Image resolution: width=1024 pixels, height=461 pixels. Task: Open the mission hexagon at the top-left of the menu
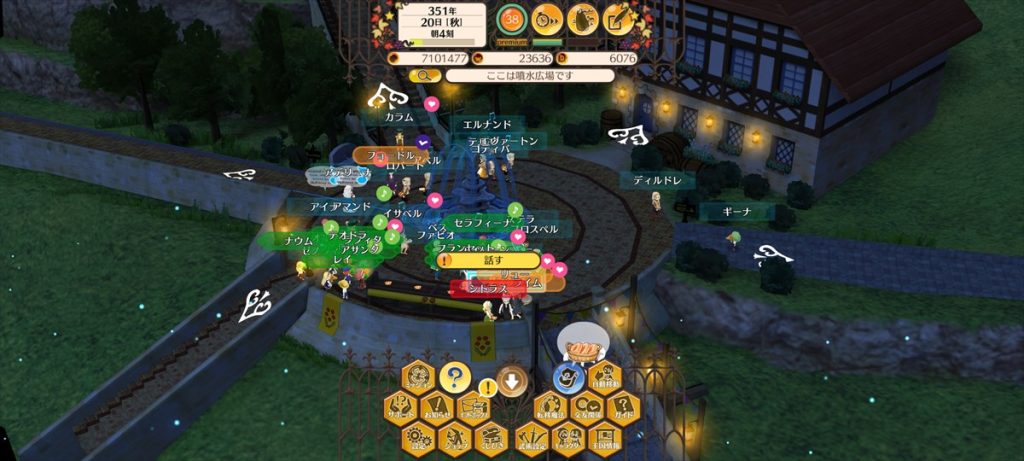tap(418, 378)
